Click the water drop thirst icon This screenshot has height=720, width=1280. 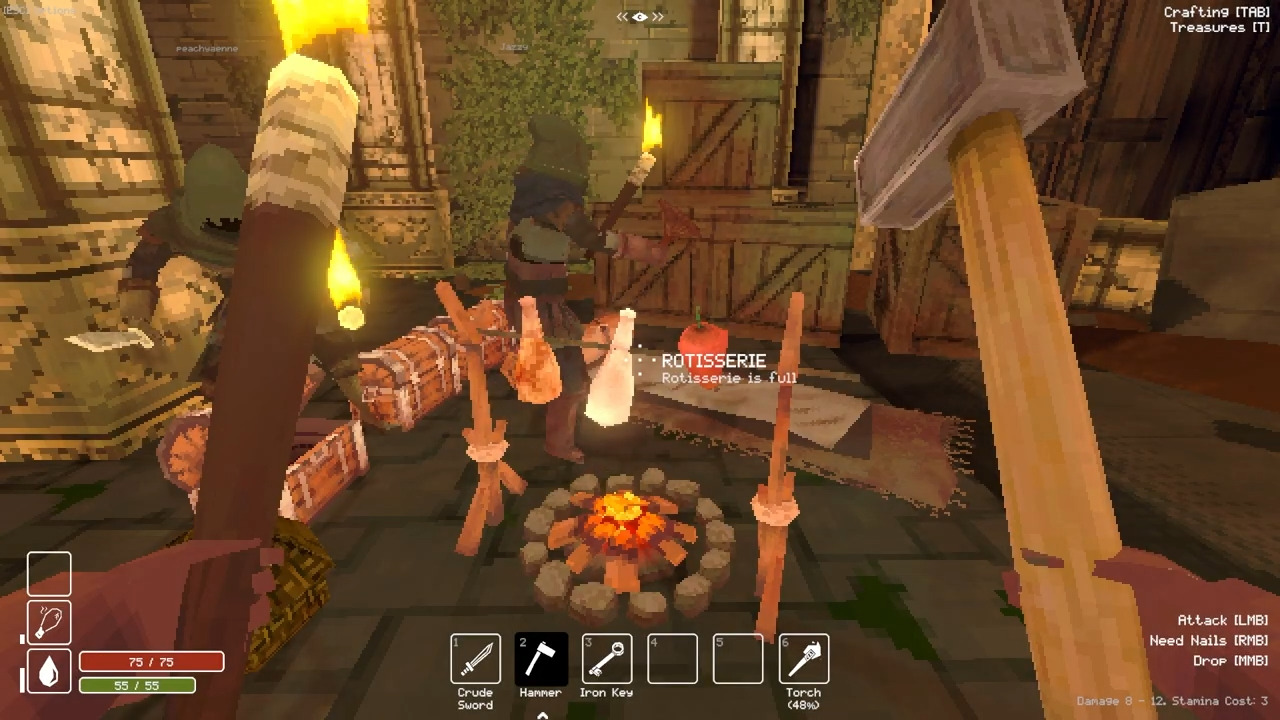(x=49, y=670)
